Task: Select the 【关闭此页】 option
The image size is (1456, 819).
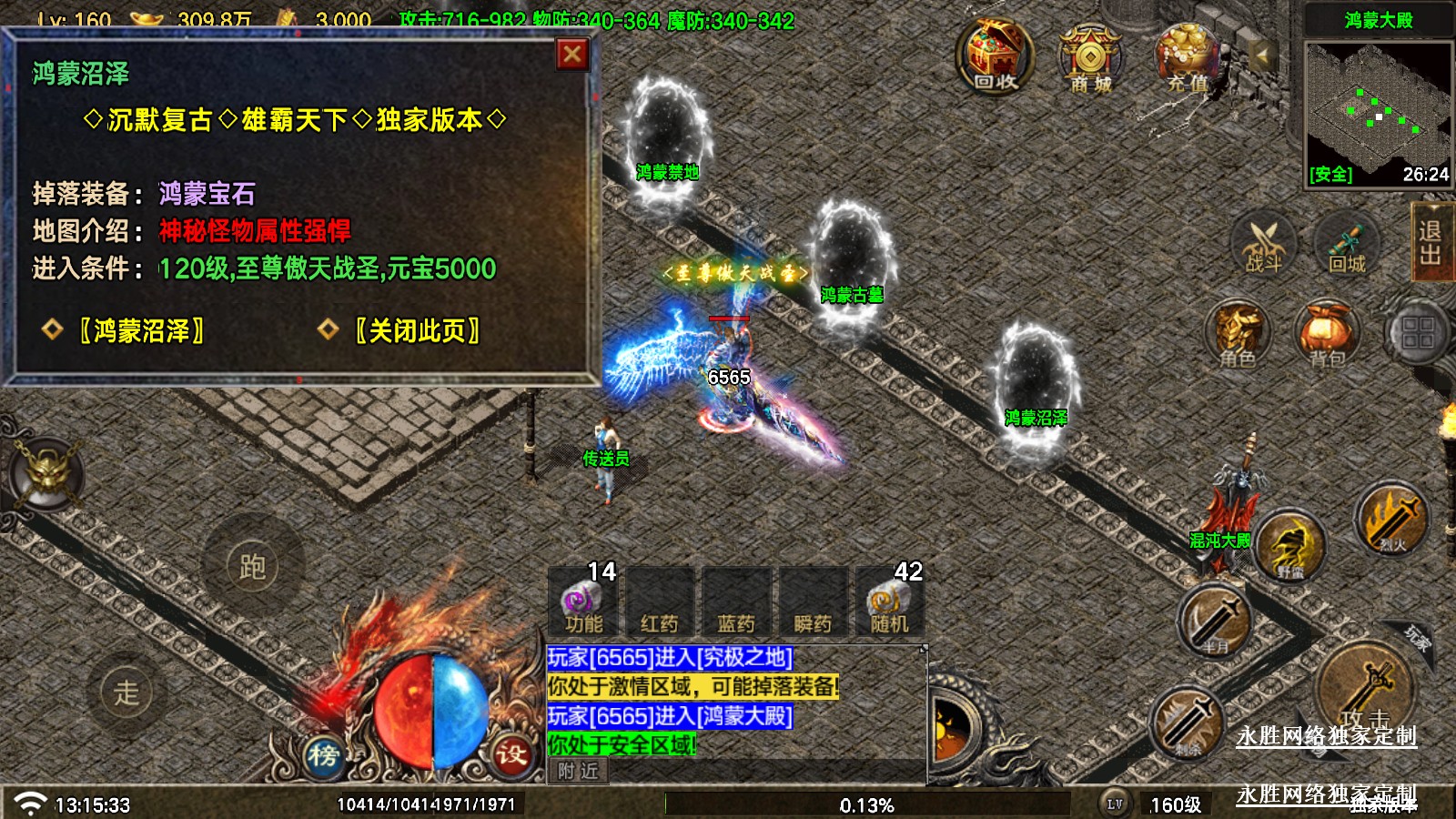Action: pos(417,330)
